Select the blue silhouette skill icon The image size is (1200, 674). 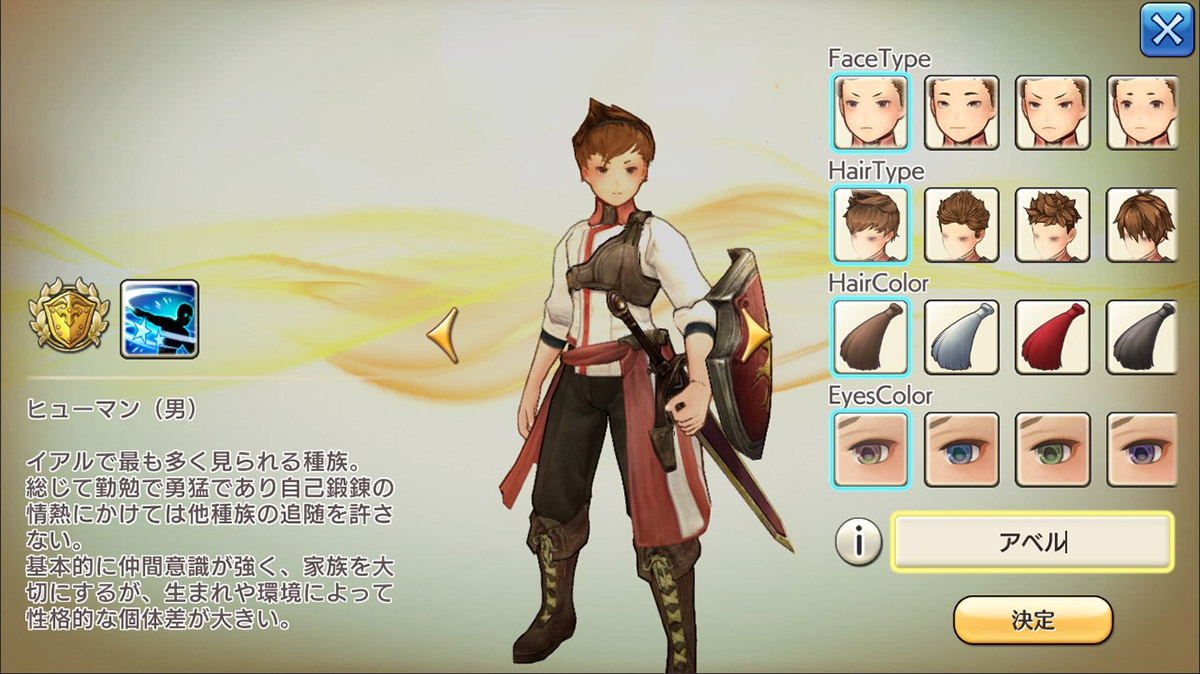coord(159,318)
